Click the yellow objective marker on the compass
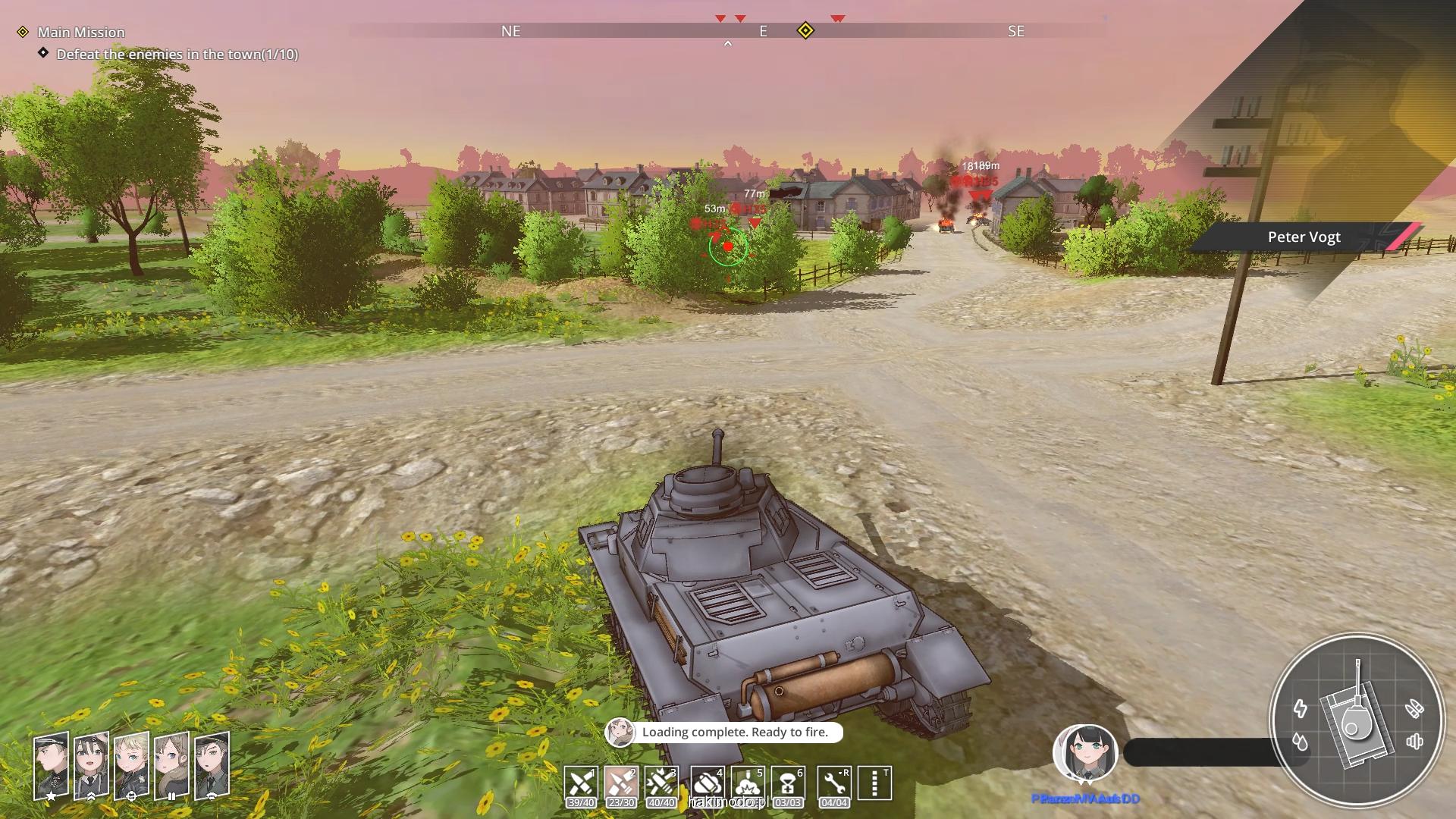The width and height of the screenshot is (1456, 819). click(805, 31)
